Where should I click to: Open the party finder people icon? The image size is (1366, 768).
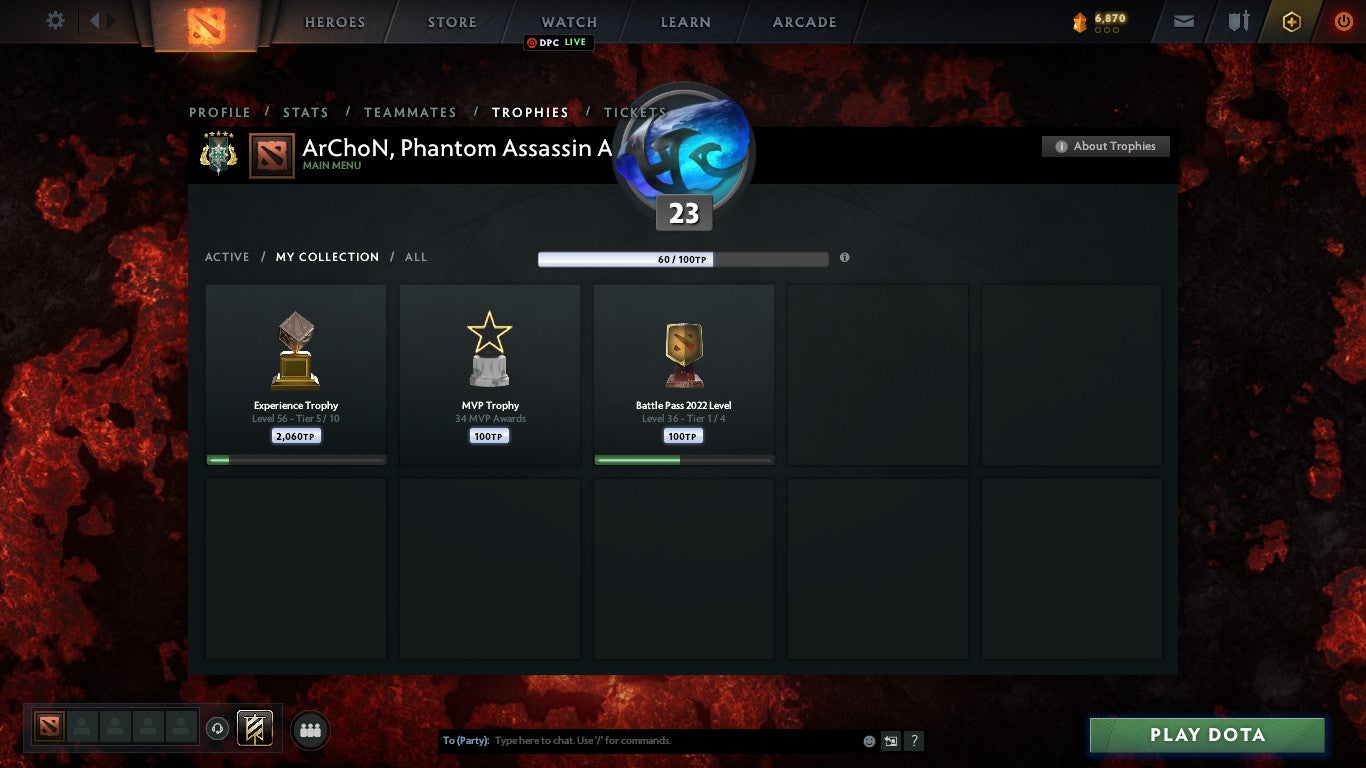(x=310, y=730)
